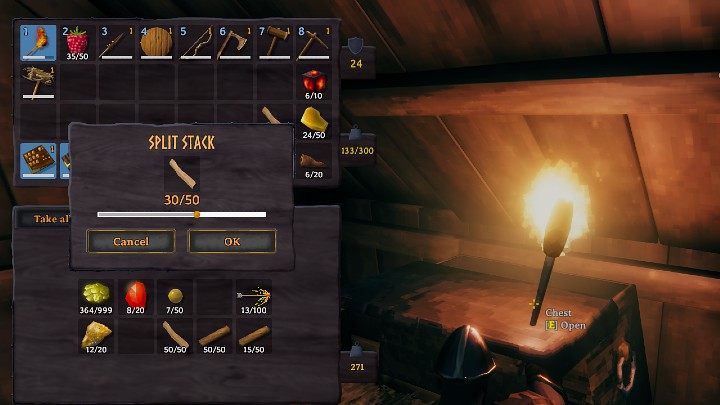Select the small amber bead stack 7/50
This screenshot has width=720, height=405.
(175, 296)
